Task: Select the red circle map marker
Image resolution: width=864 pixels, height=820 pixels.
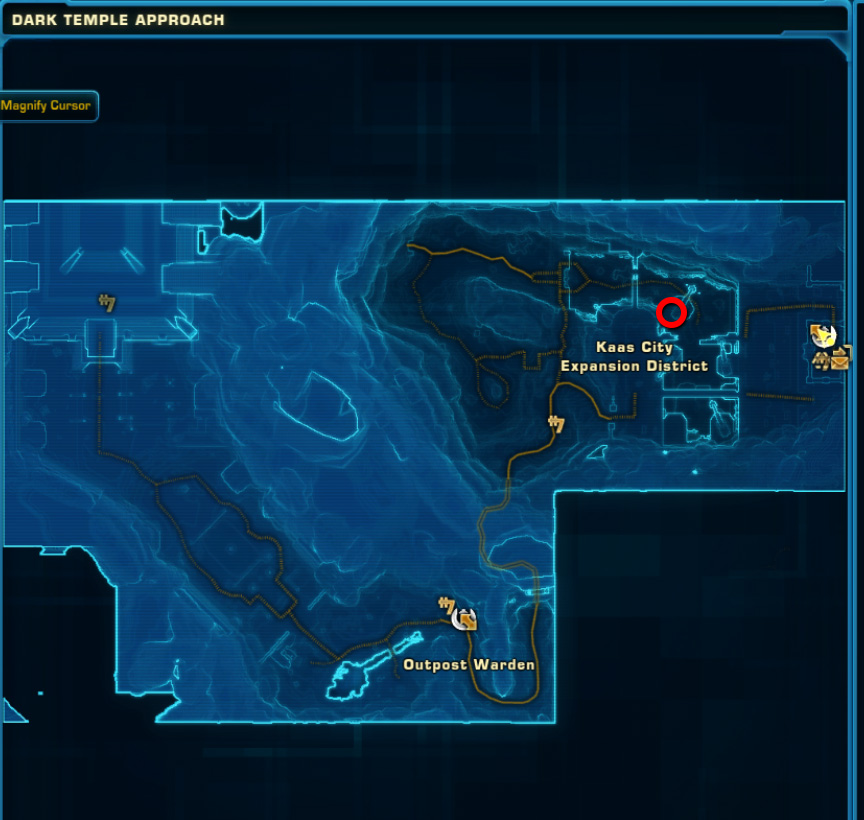Action: (x=671, y=313)
